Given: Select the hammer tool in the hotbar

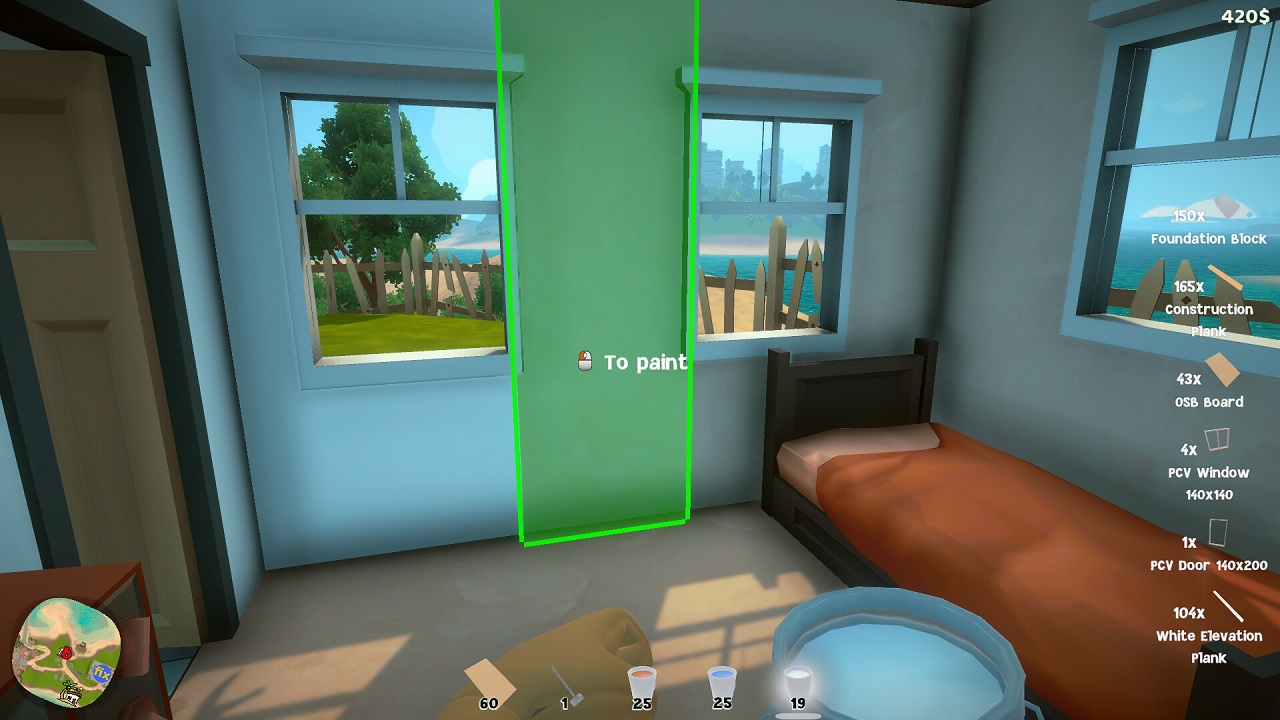Looking at the screenshot, I should 567,684.
